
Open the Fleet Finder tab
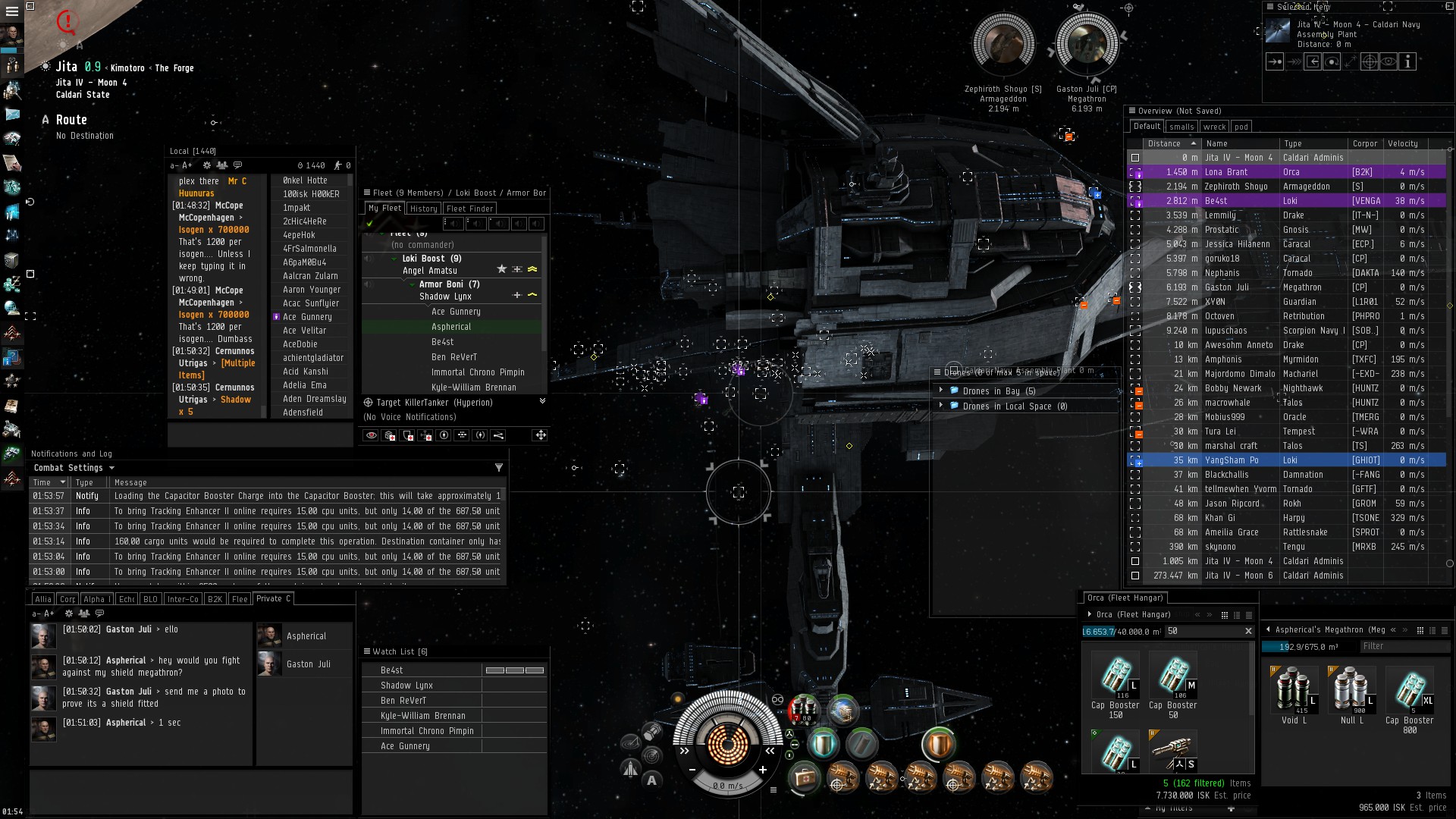[469, 209]
